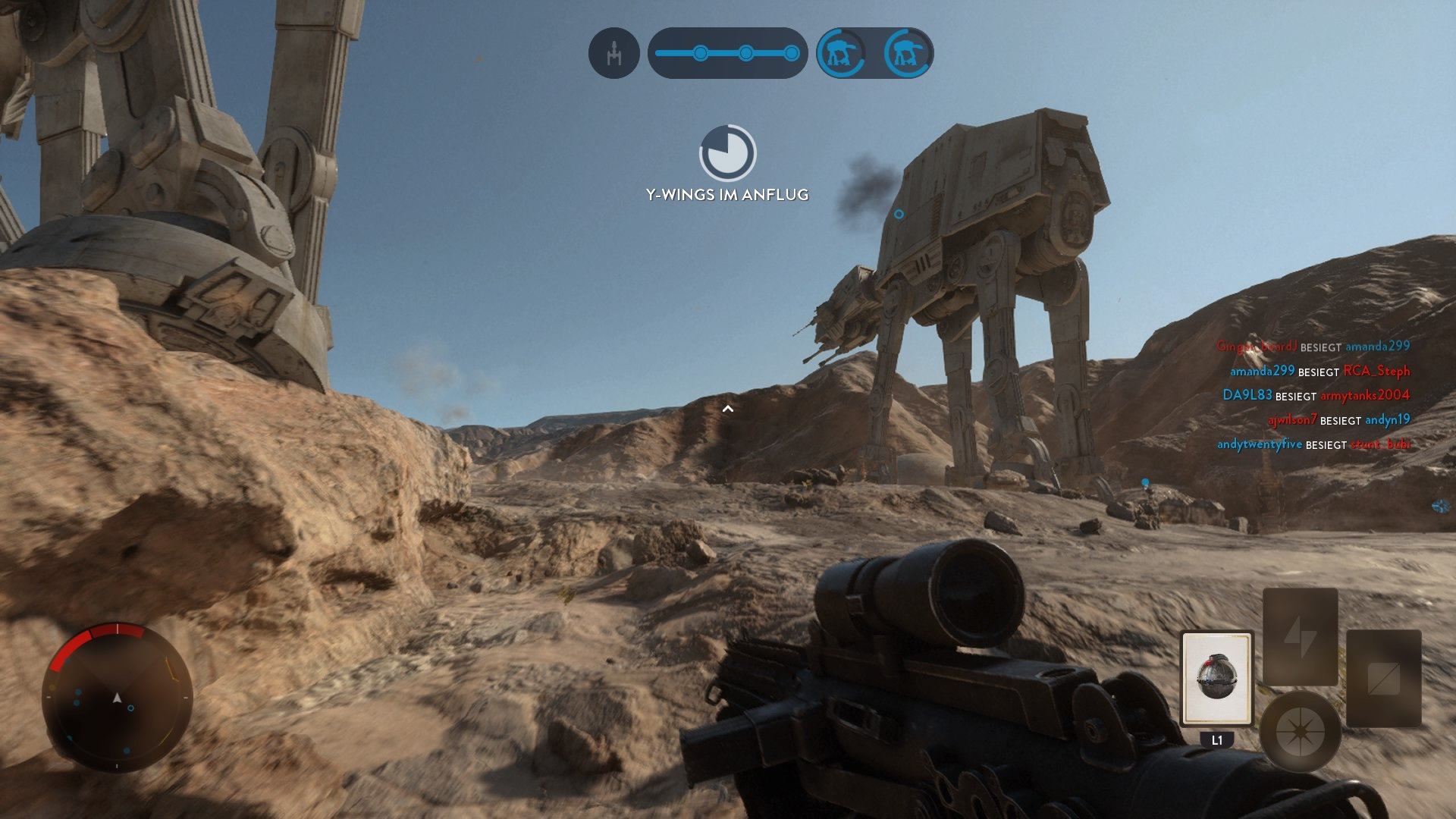Click the right AT-AT walker health icon
1456x819 pixels.
tap(904, 53)
